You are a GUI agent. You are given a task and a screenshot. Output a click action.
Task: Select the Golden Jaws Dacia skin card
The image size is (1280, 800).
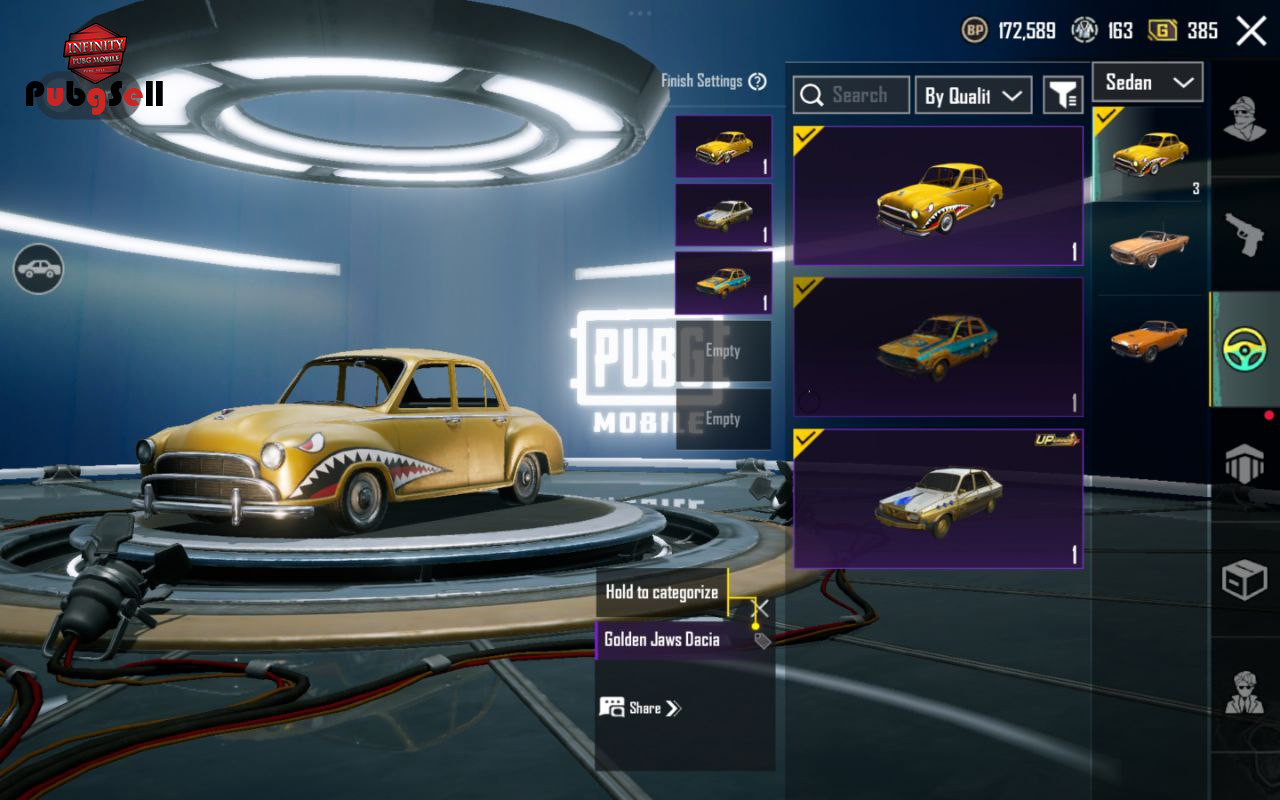(x=938, y=196)
